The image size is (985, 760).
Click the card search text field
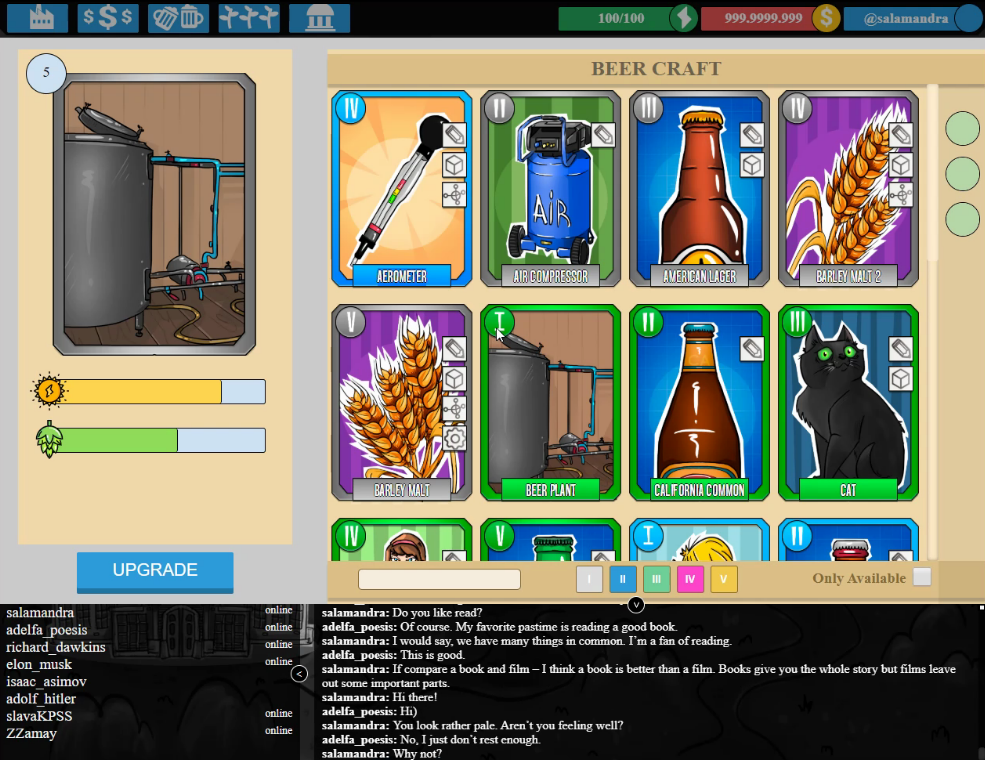point(439,579)
